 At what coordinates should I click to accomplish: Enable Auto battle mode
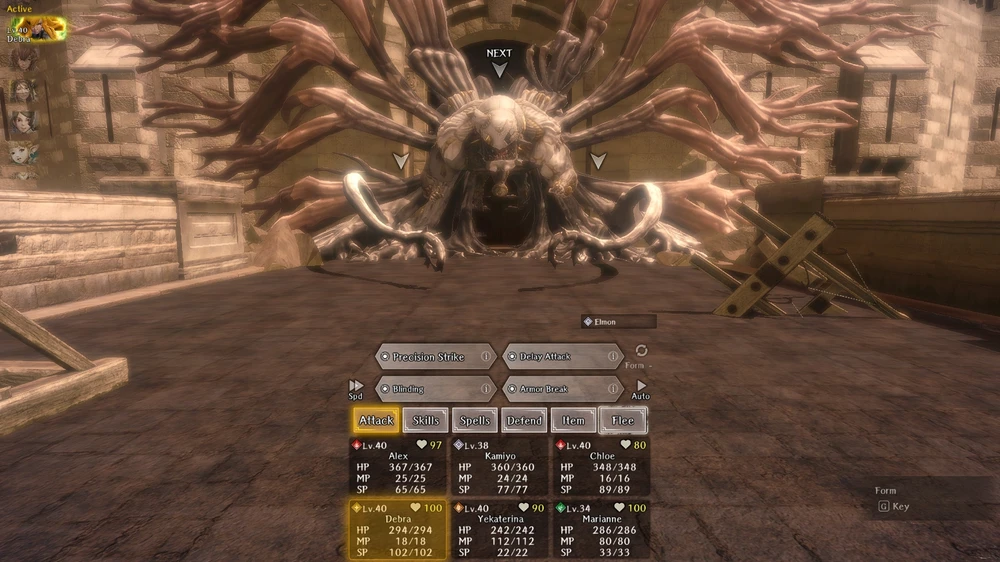point(641,387)
